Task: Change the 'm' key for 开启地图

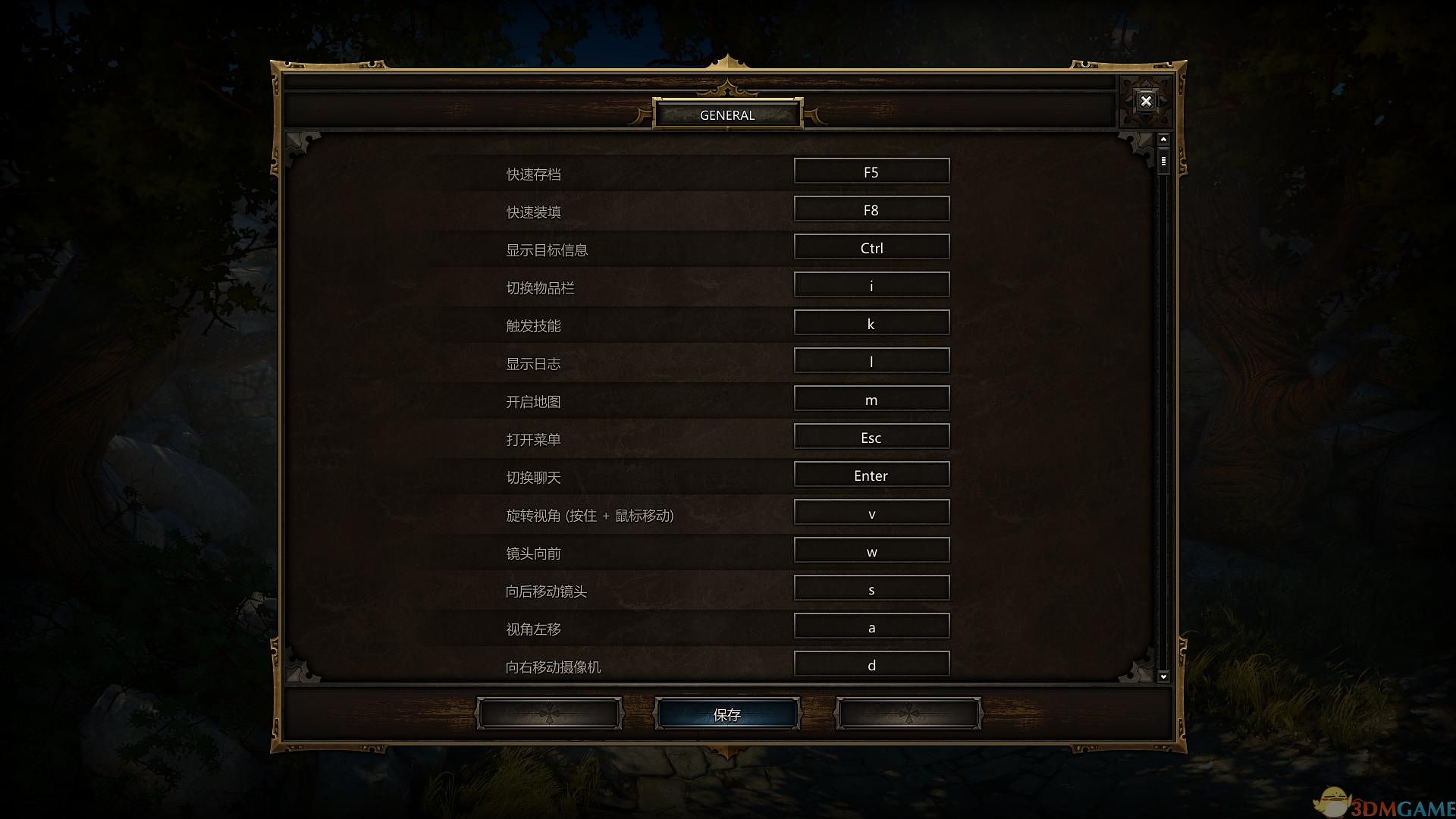Action: point(871,398)
